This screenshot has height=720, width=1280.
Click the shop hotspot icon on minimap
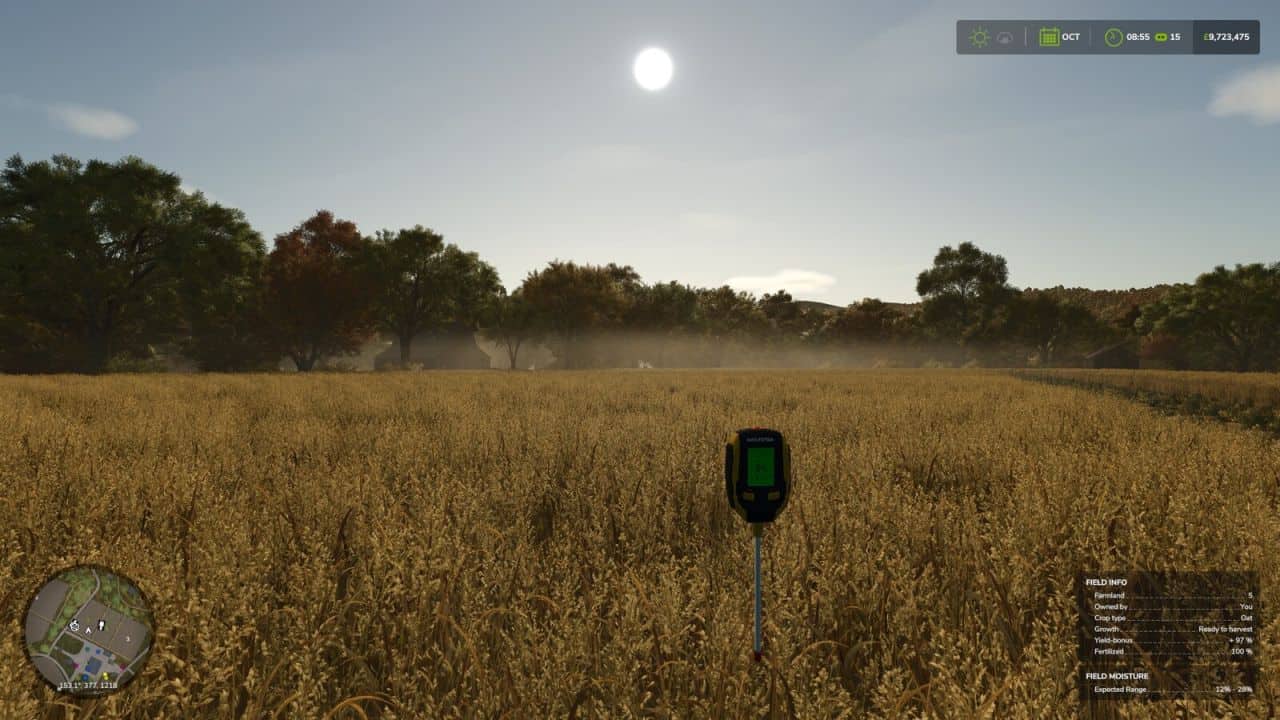[74, 626]
